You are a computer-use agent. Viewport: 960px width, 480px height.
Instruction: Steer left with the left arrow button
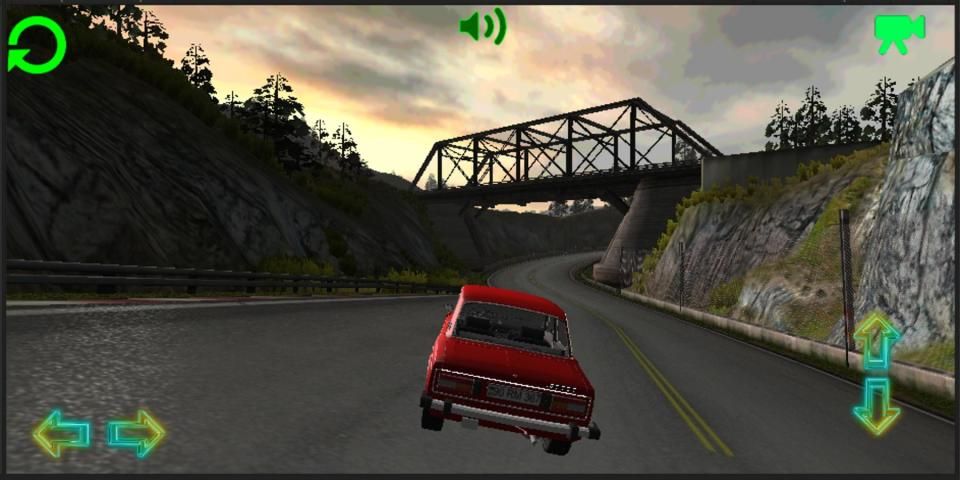61,433
